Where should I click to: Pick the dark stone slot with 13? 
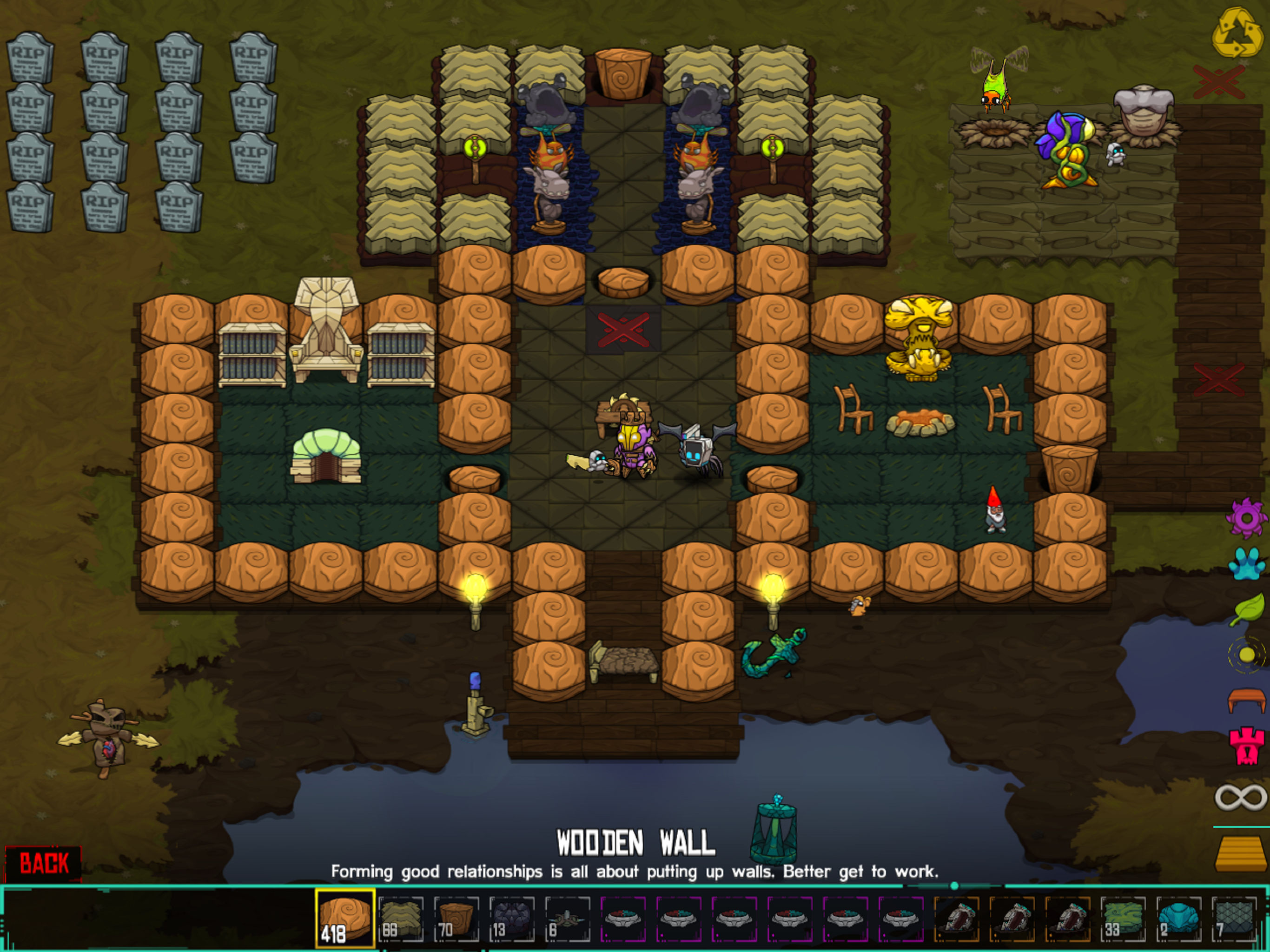click(511, 918)
